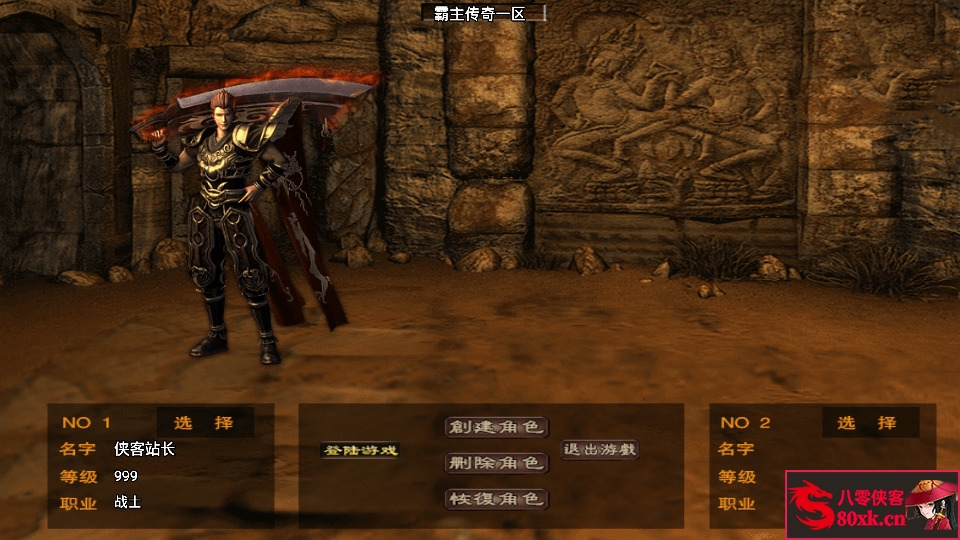Exit the game with 退出游戲

(x=600, y=450)
